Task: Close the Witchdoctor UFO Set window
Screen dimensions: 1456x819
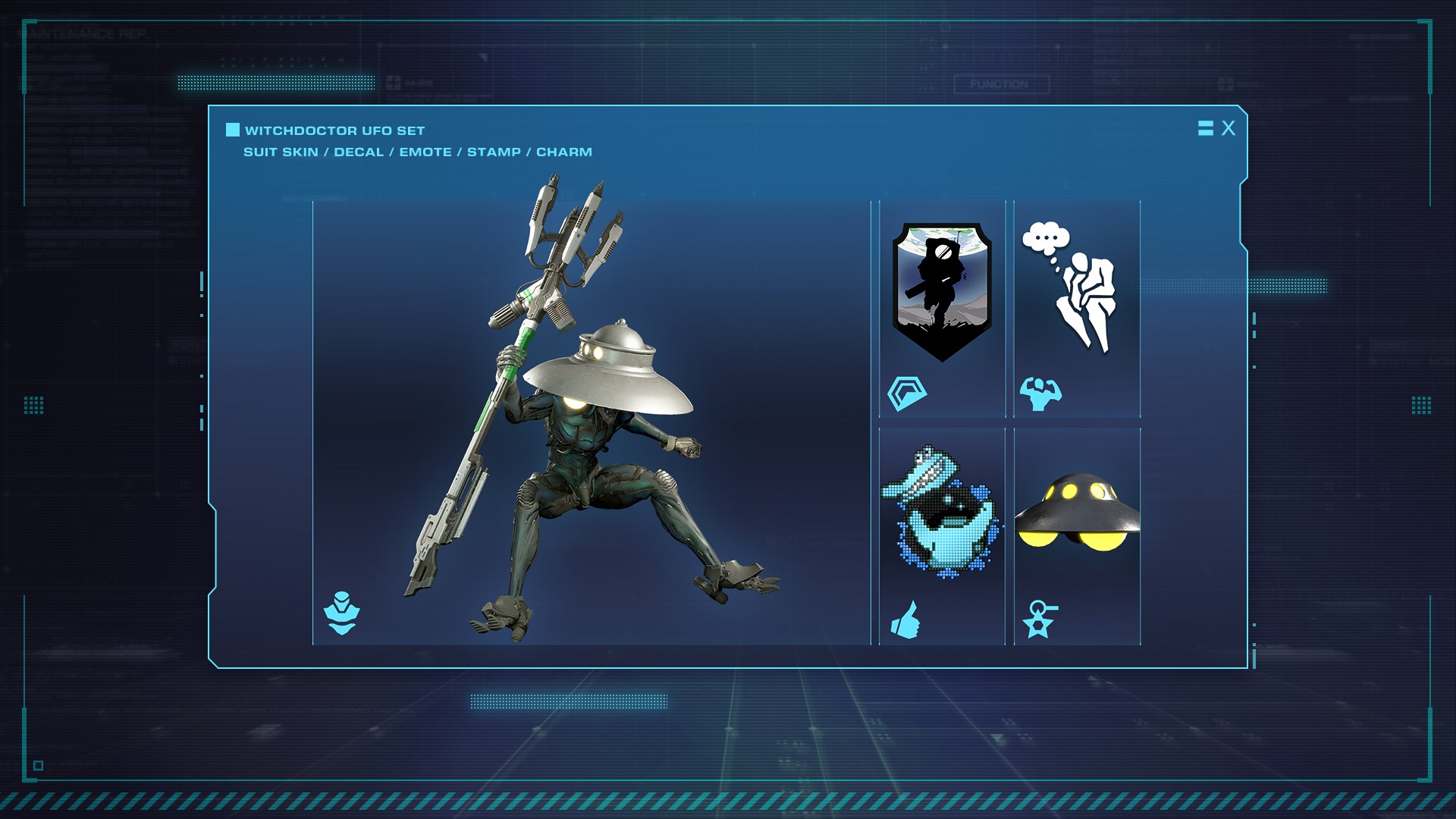Action: (x=1228, y=129)
